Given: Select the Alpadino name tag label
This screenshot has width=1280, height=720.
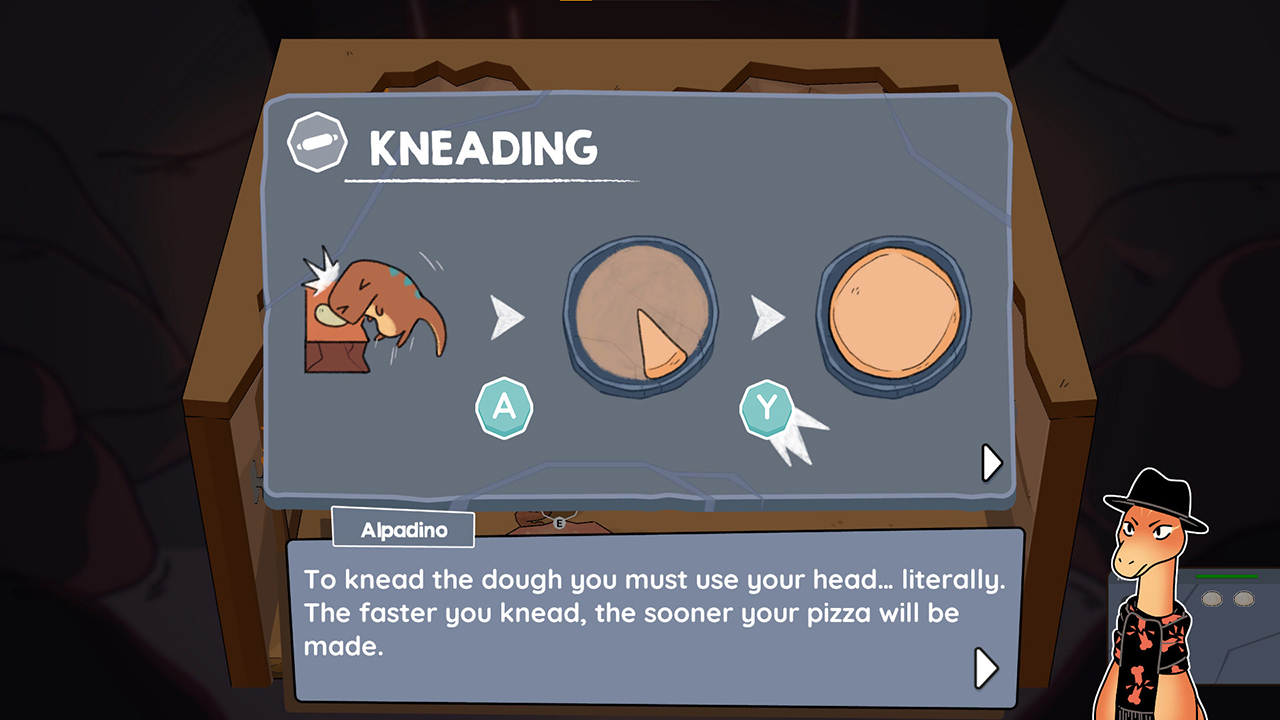Looking at the screenshot, I should pos(402,529).
